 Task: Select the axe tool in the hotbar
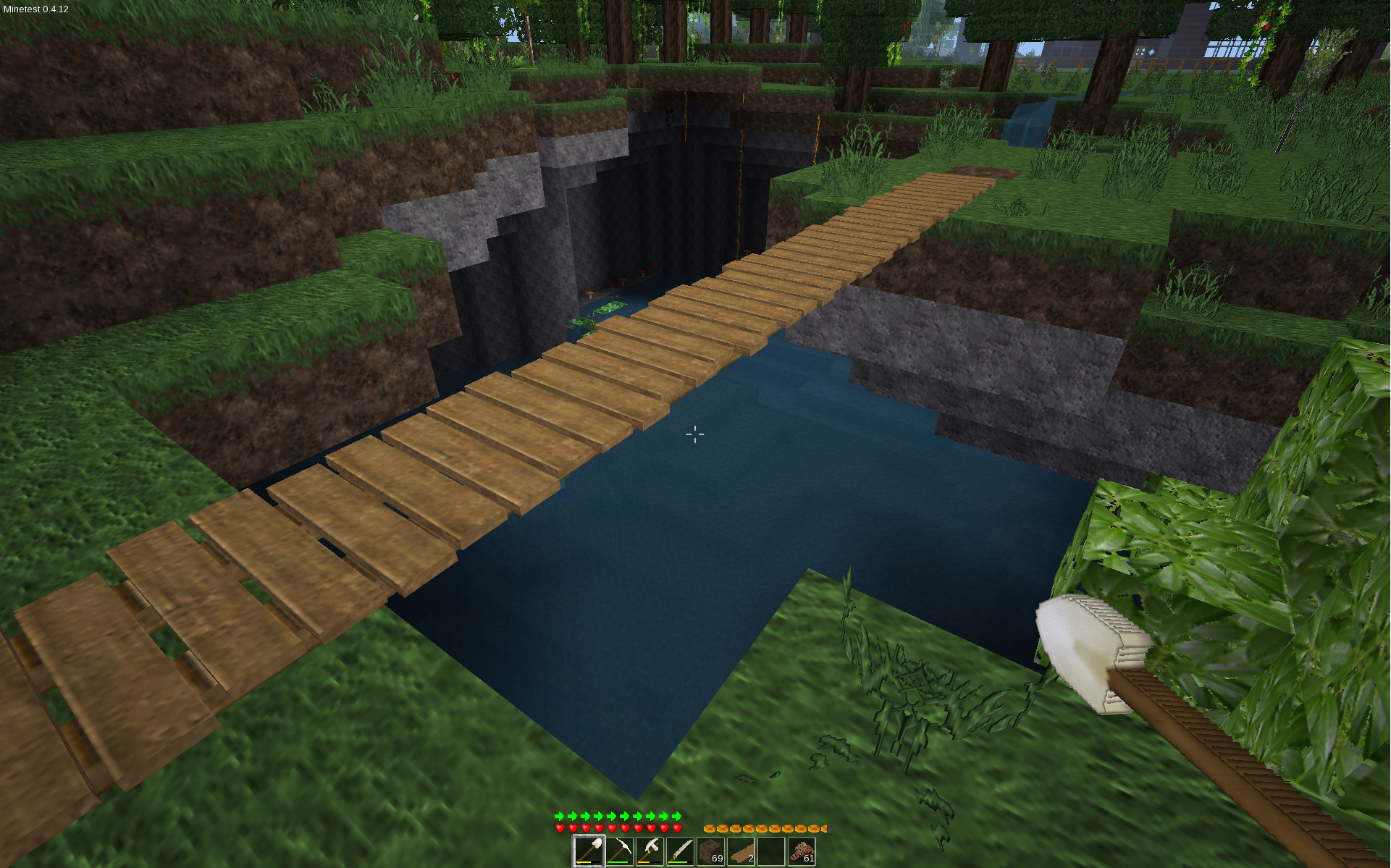(650, 850)
